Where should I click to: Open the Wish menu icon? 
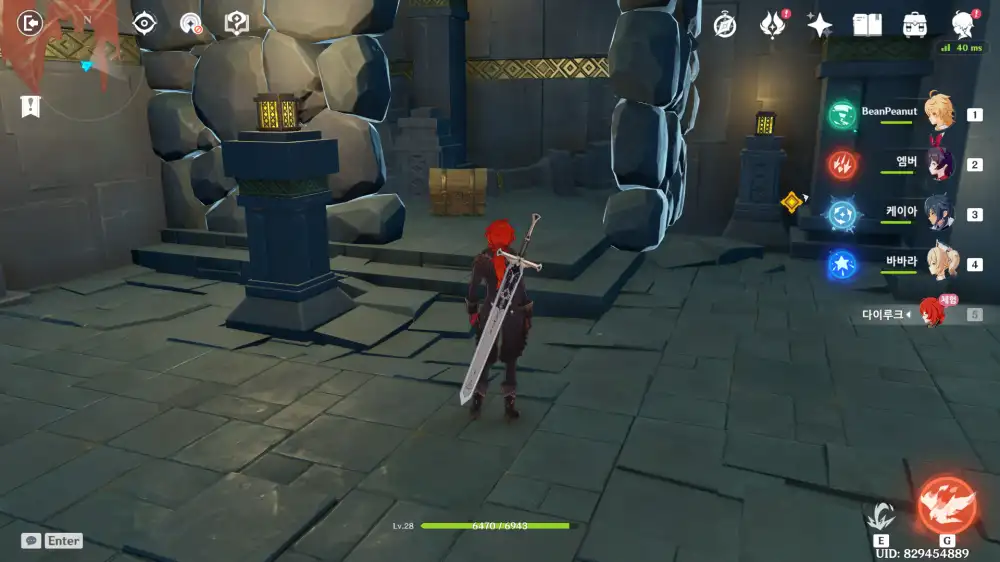(772, 25)
